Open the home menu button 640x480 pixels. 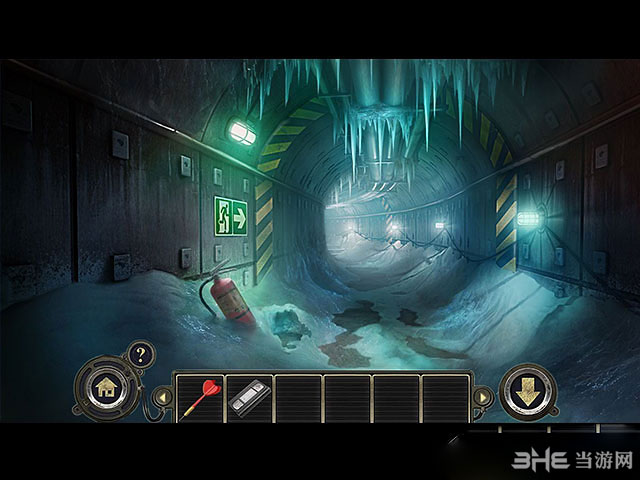(x=105, y=388)
